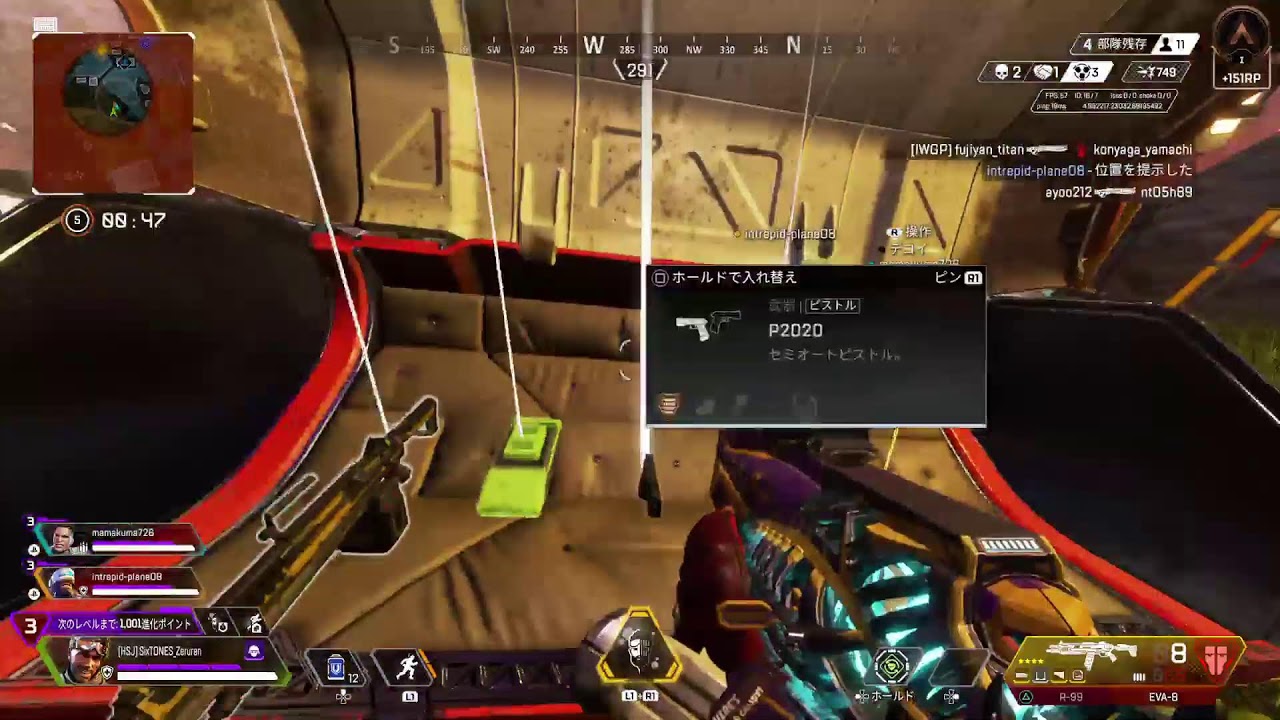
Task: Switch to the EVA-8 weapon
Action: (1163, 697)
